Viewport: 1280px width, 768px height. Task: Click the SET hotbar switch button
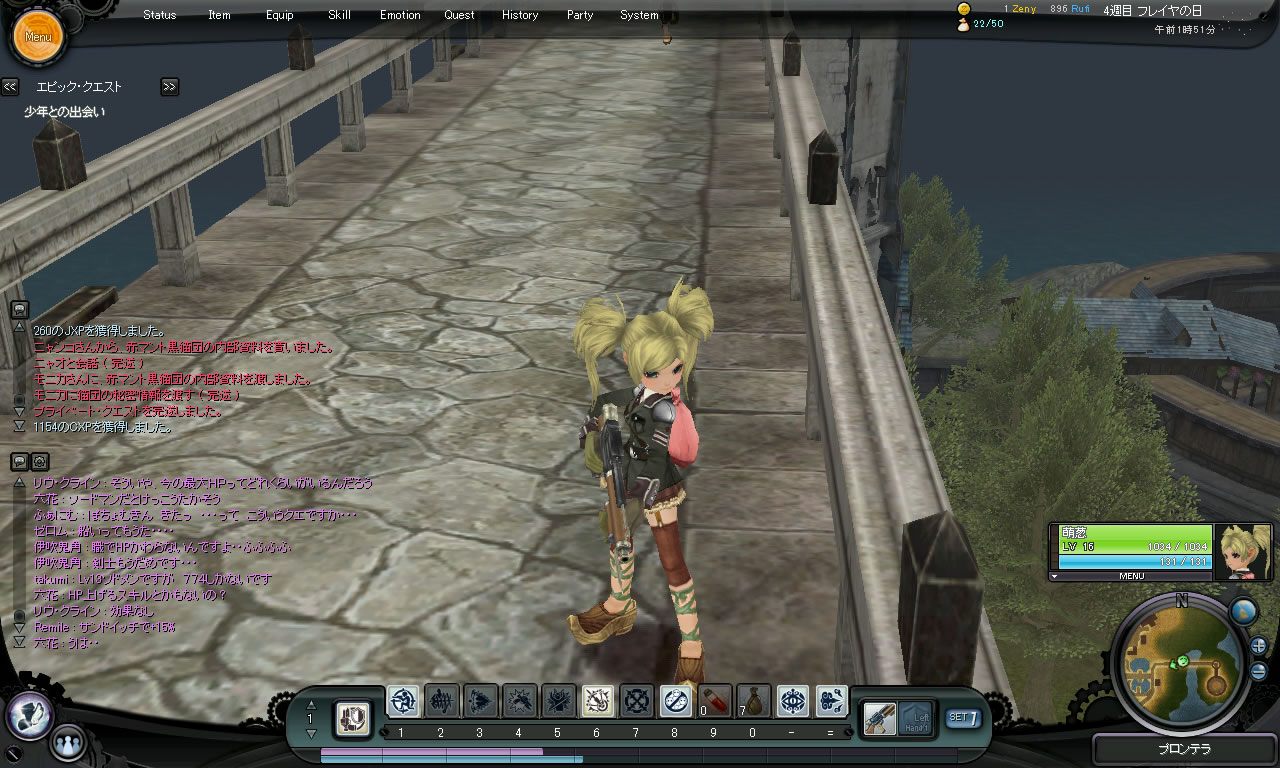963,717
